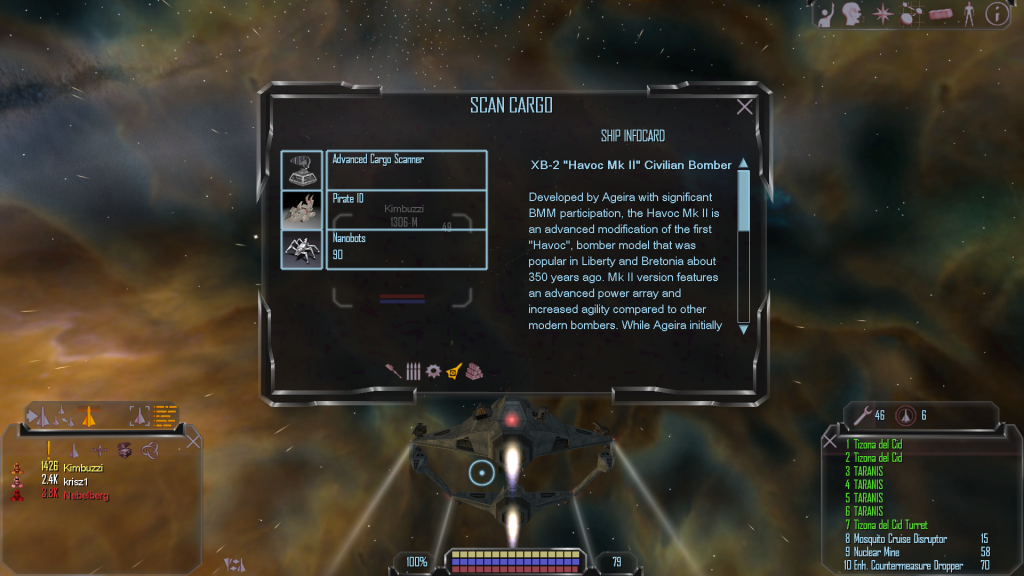Close the Scan Cargo window
Image resolution: width=1024 pixels, height=576 pixels.
point(744,107)
